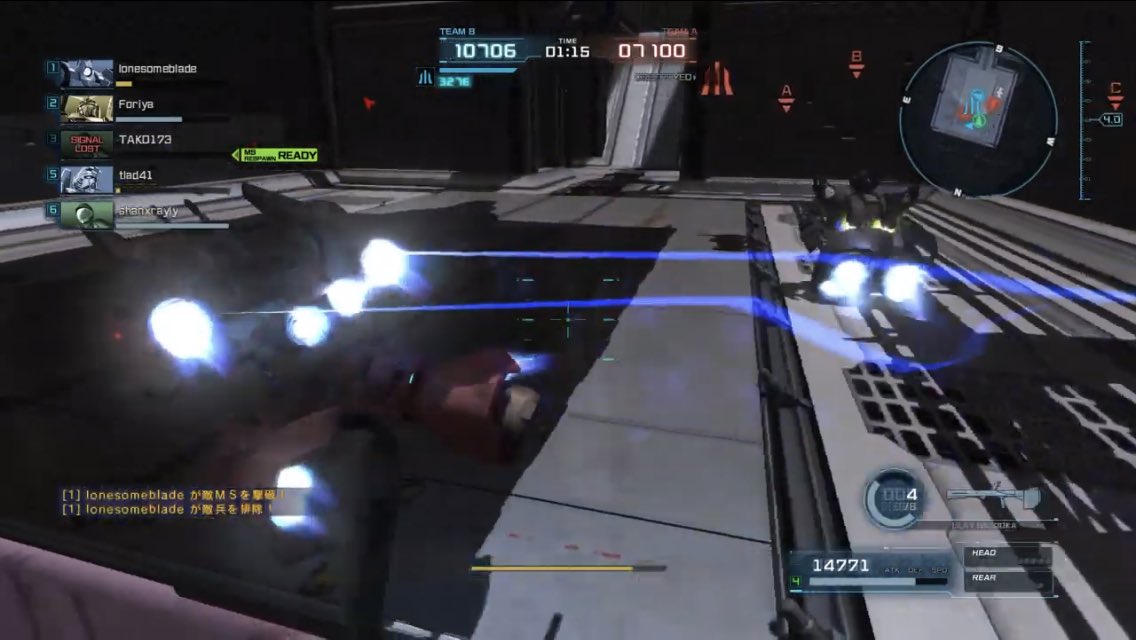The height and width of the screenshot is (640, 1136).
Task: Click the blue Team B emblem
Action: pyautogui.click(x=425, y=77)
